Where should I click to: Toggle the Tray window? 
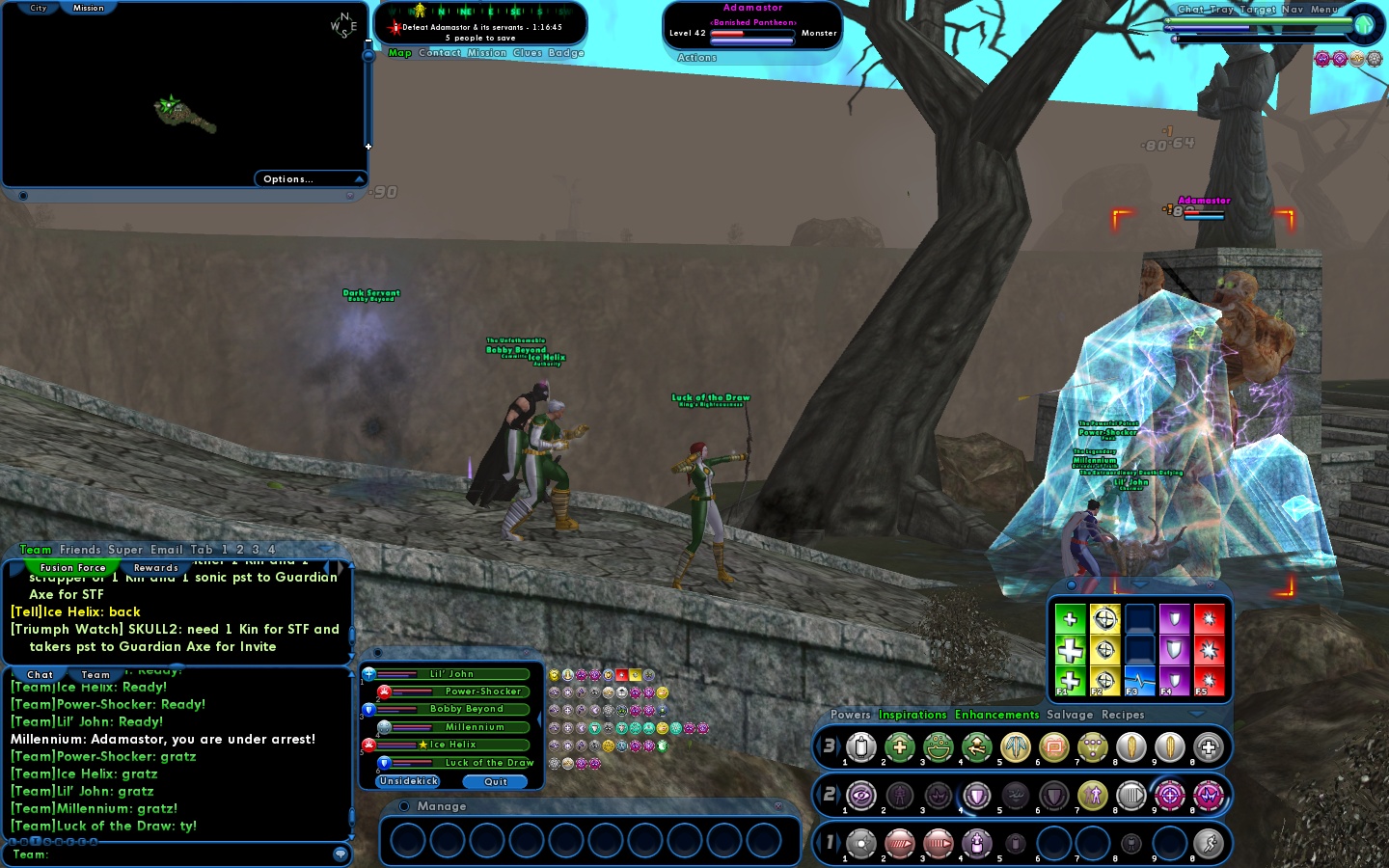[1222, 9]
